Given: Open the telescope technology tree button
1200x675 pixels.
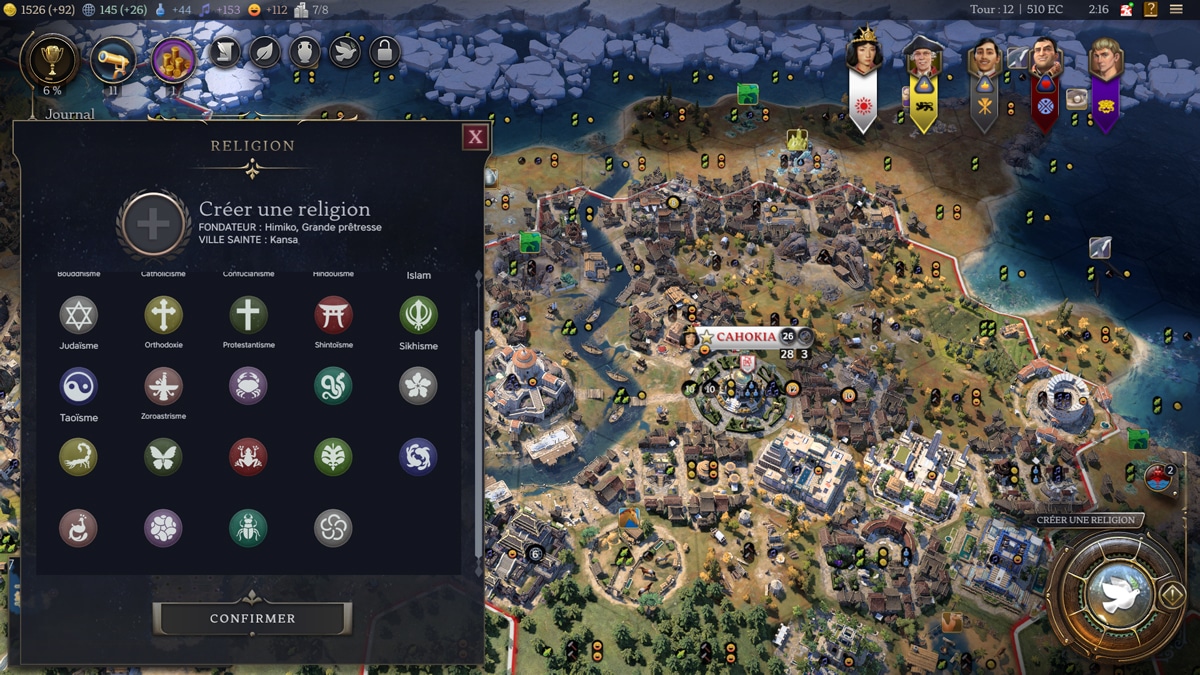Looking at the screenshot, I should (113, 61).
